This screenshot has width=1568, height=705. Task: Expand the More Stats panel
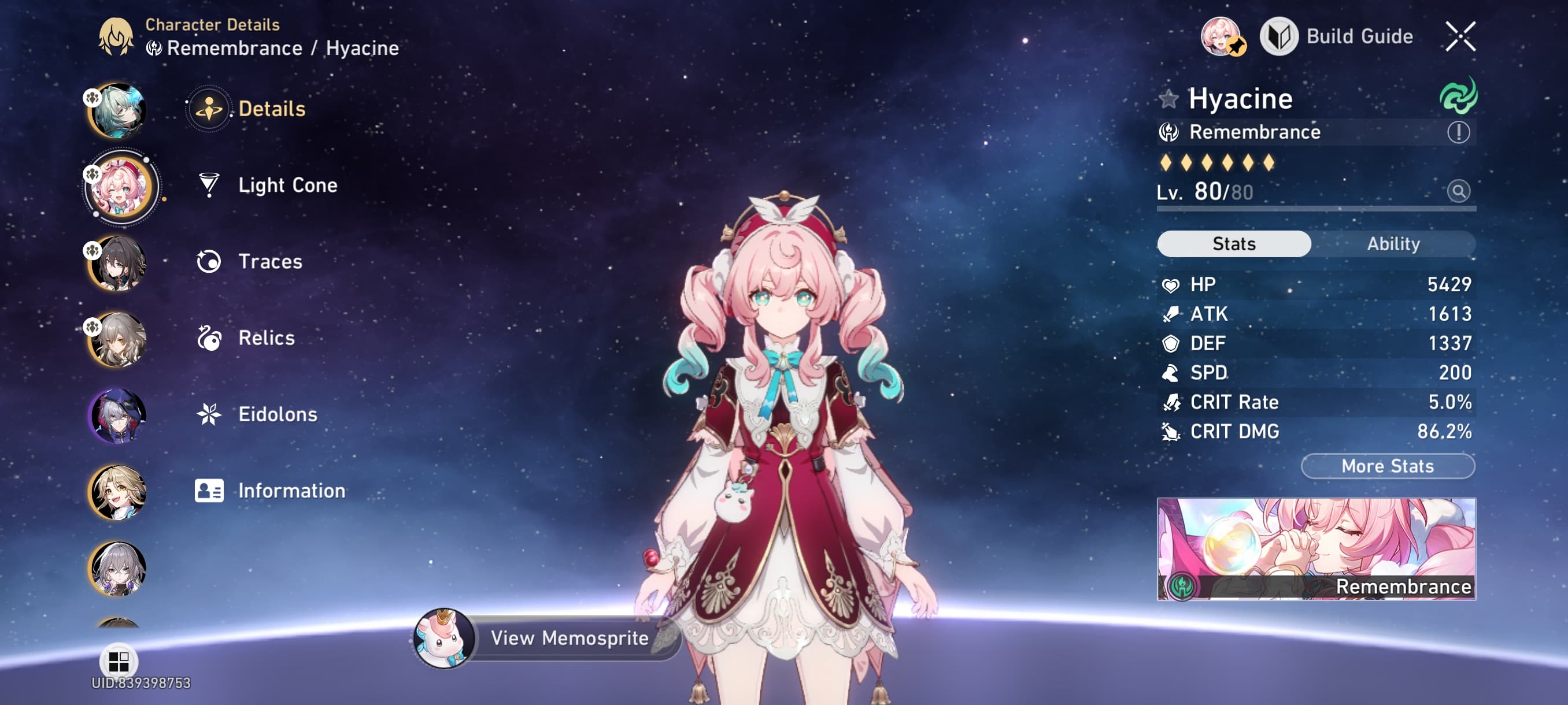click(1387, 466)
